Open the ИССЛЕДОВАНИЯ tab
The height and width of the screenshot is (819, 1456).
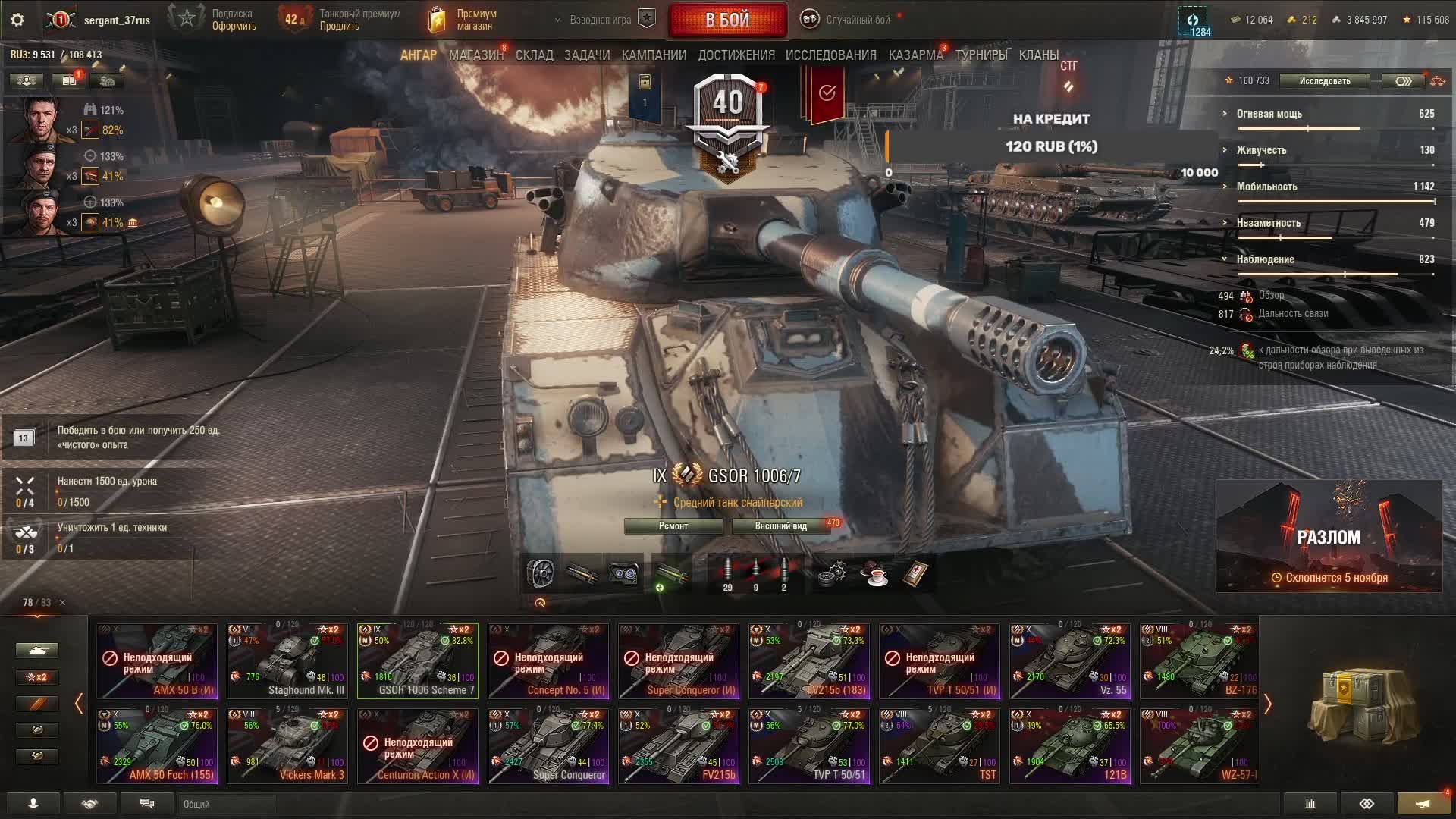point(830,55)
